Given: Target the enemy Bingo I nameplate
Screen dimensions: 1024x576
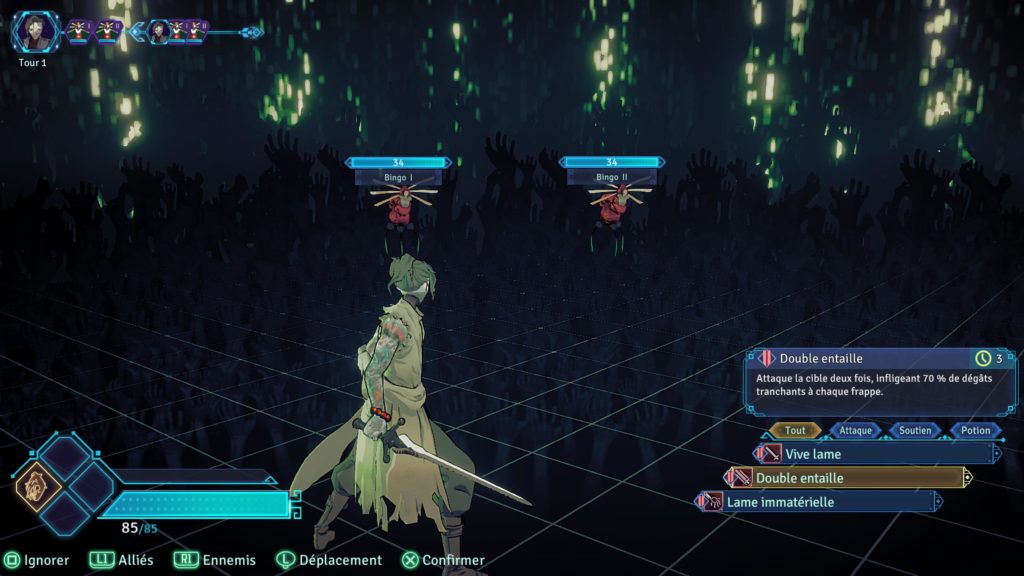Looking at the screenshot, I should coord(398,177).
